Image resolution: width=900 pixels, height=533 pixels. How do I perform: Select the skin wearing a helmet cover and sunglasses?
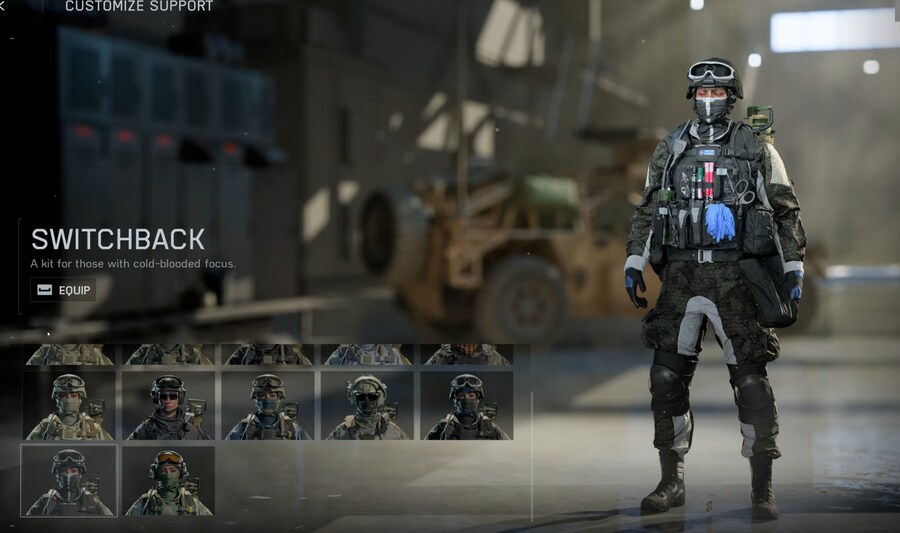coord(366,405)
